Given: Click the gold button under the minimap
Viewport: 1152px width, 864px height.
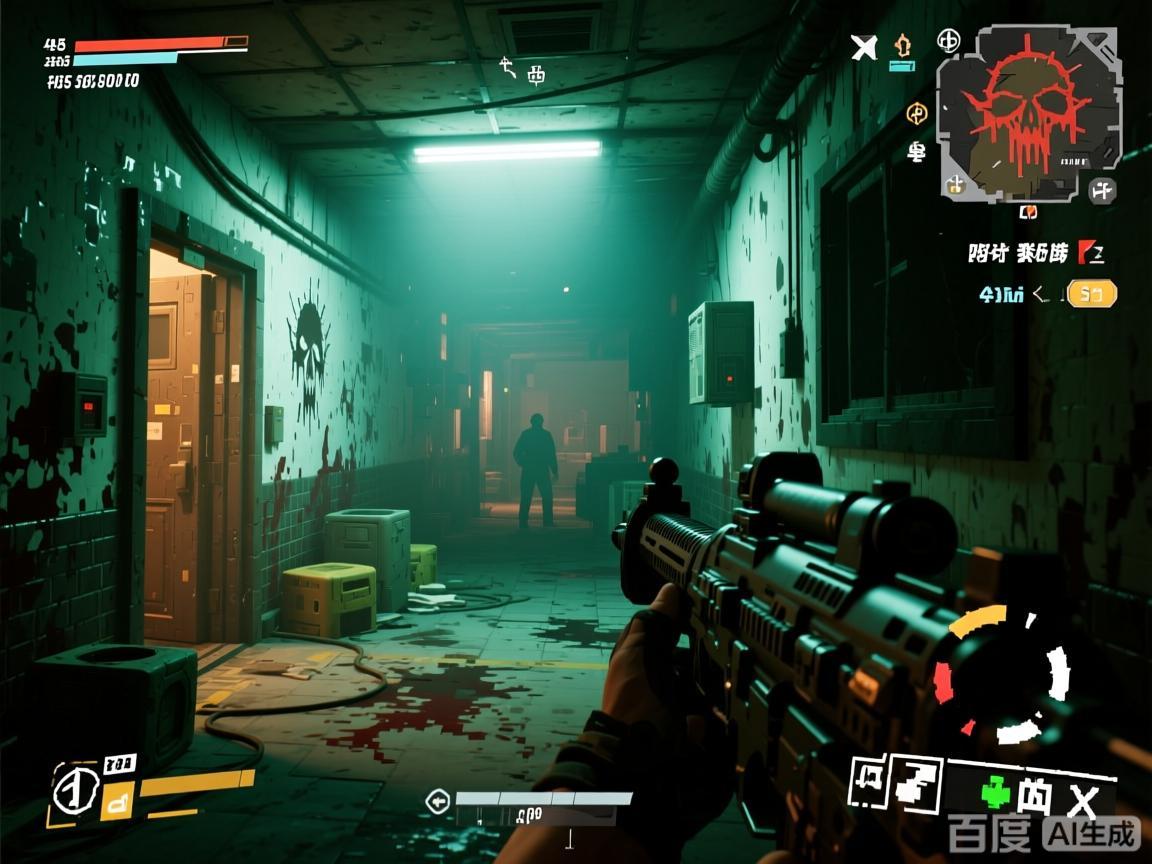Looking at the screenshot, I should pyautogui.click(x=1091, y=294).
